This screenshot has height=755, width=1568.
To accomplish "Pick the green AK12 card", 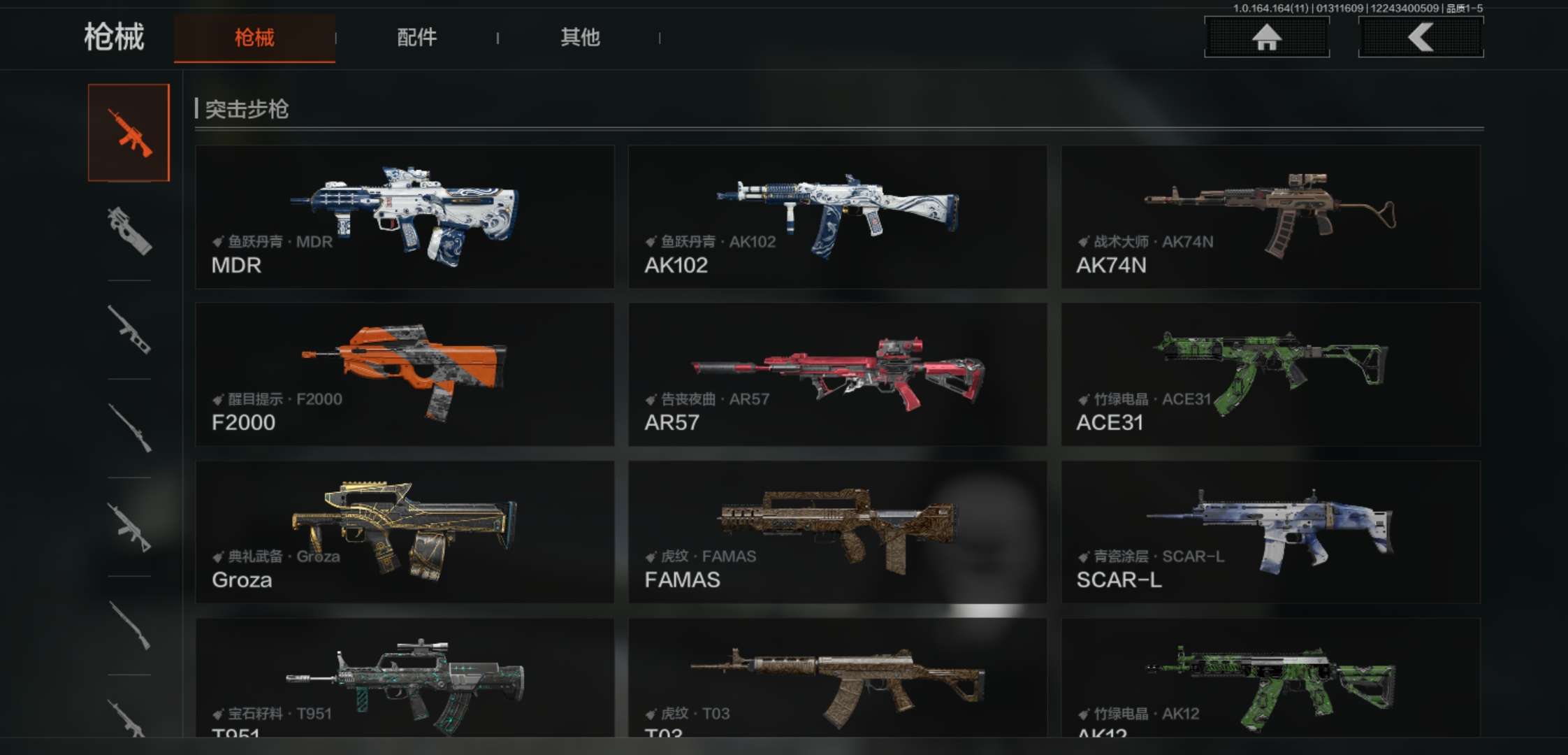I will click(x=1270, y=678).
